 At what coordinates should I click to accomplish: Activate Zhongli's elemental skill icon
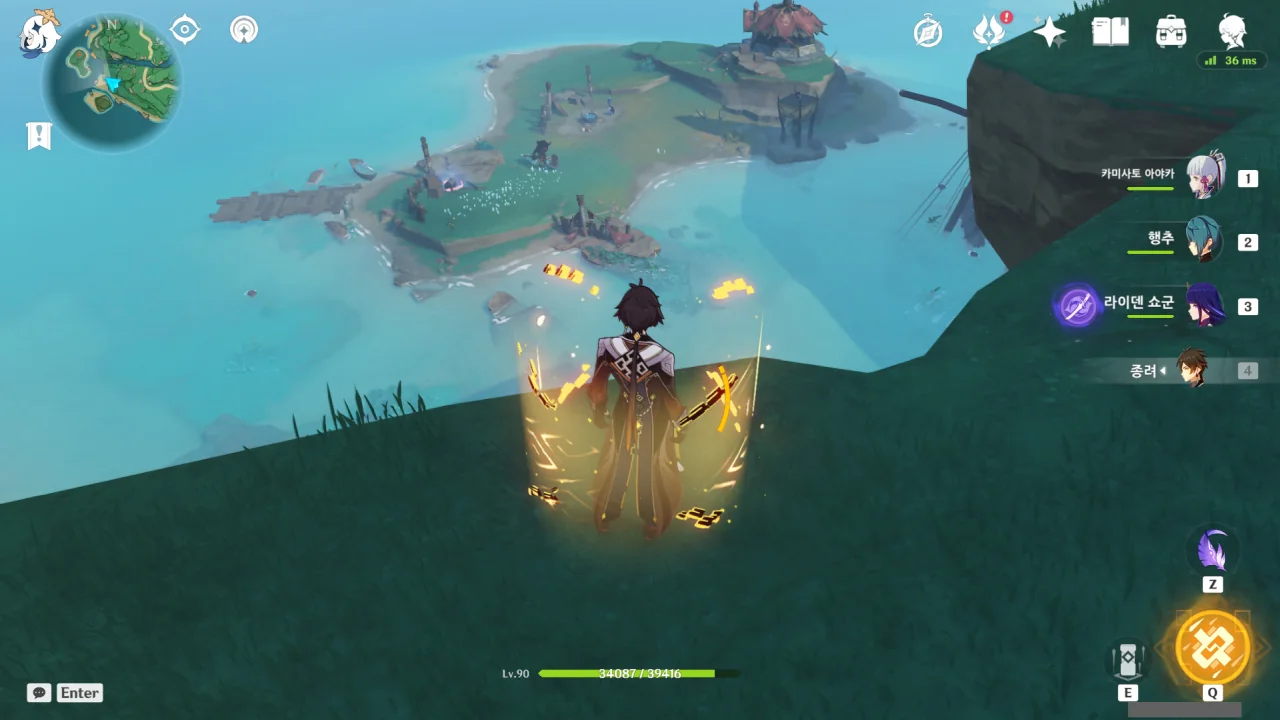pos(1128,660)
